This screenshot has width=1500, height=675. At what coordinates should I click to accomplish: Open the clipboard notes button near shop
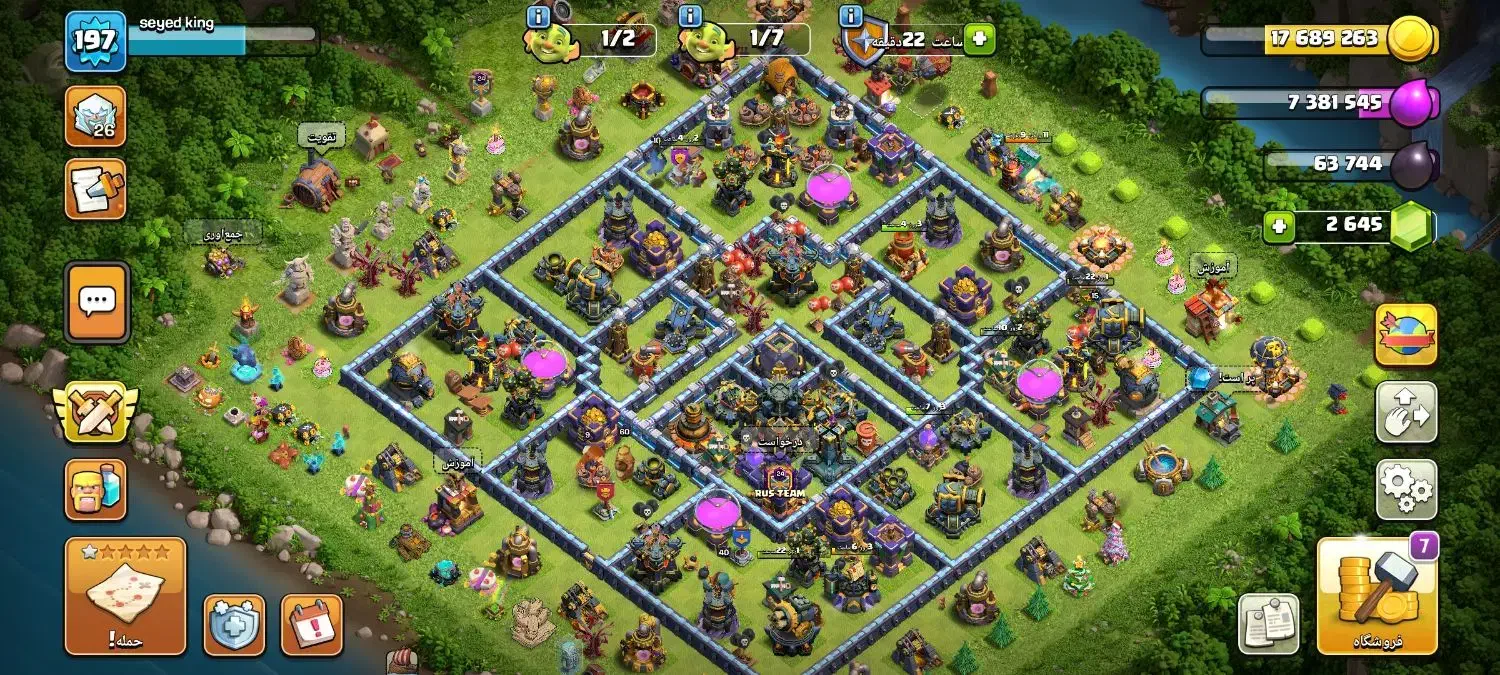coord(1269,624)
